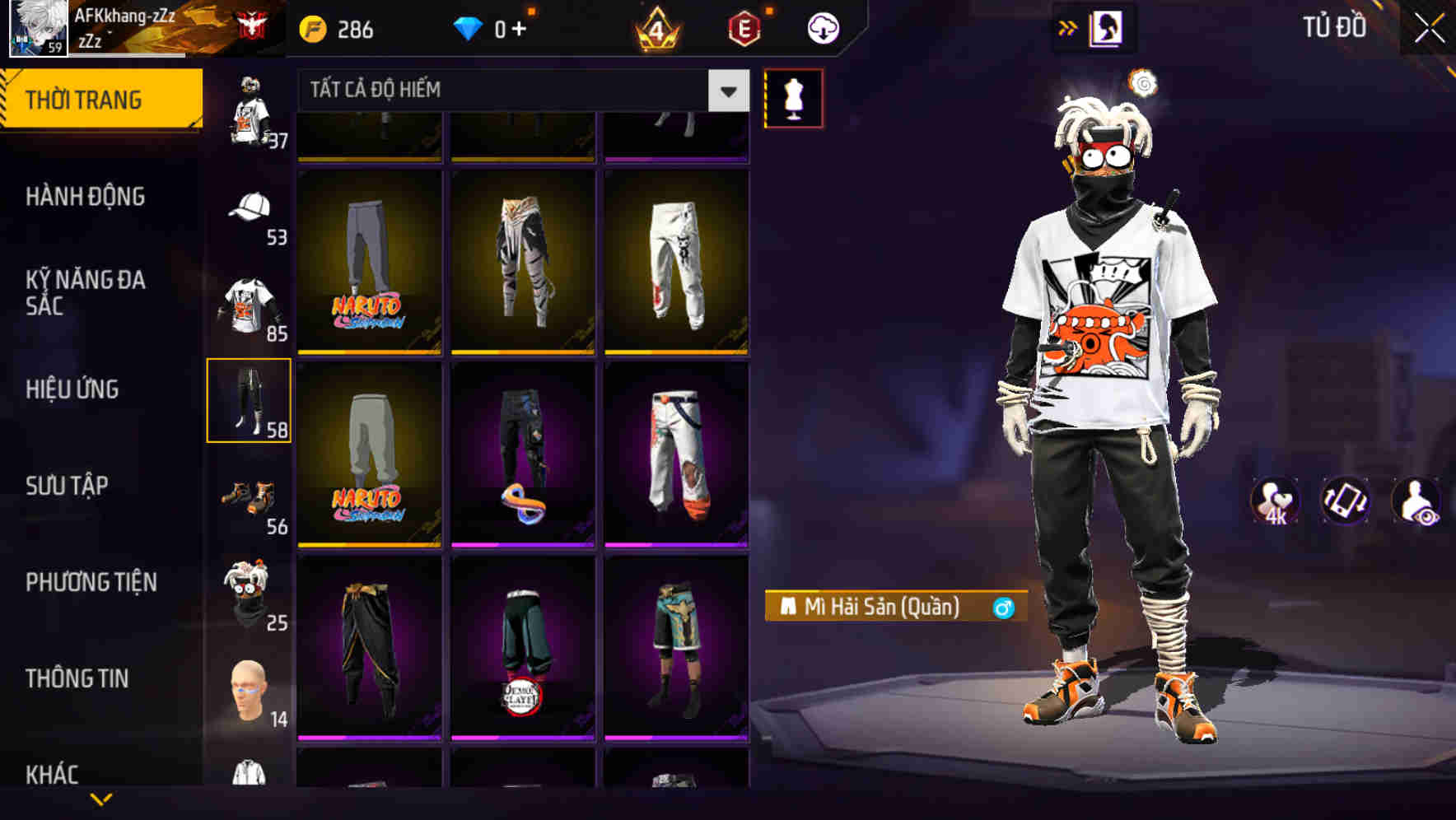1456x820 pixels.
Task: Open the SƯU TẬP category
Action: tap(66, 486)
